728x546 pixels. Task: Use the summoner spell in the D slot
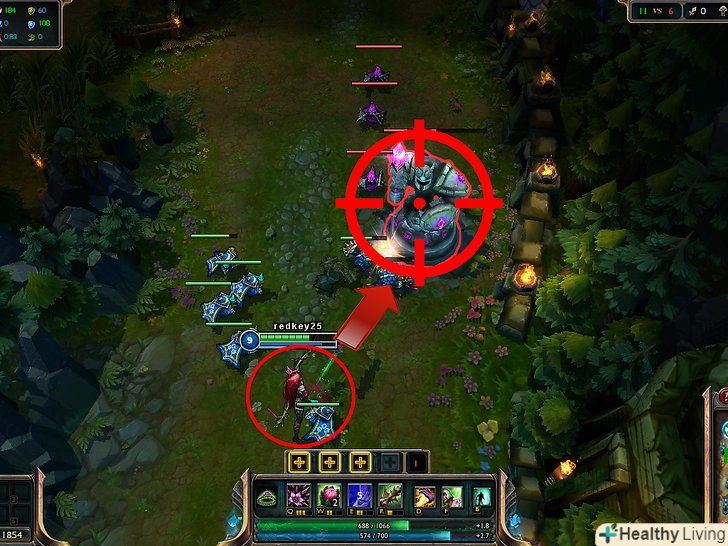pyautogui.click(x=426, y=496)
